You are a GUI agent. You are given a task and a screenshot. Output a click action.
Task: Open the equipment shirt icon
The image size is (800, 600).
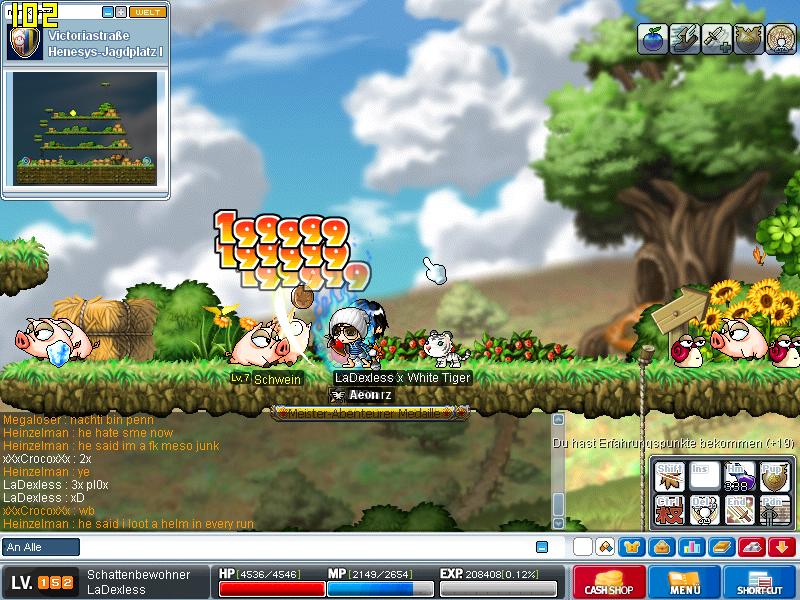click(632, 547)
